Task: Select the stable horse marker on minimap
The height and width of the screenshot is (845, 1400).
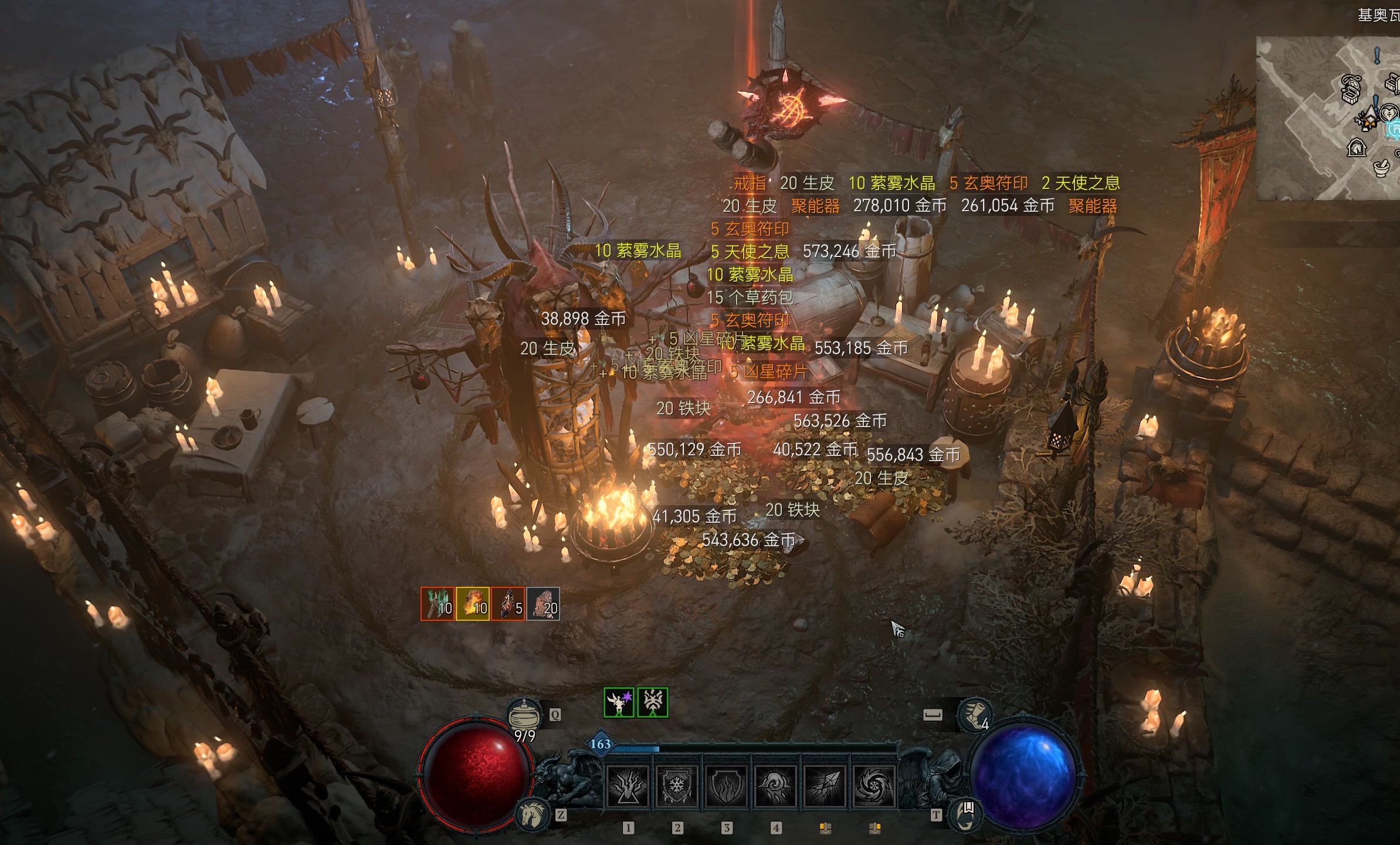Action: 1357,147
